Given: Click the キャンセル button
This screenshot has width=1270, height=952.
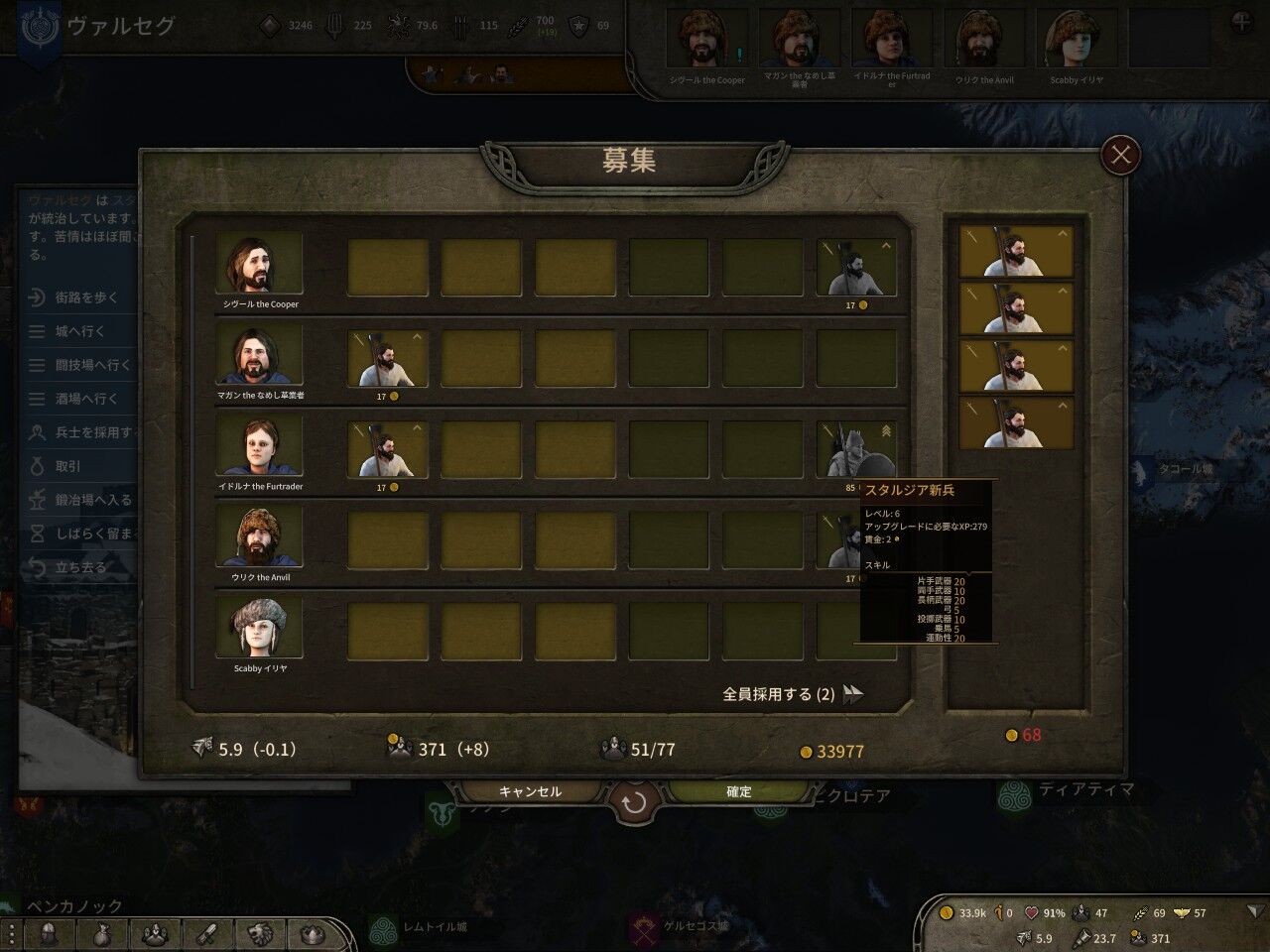Looking at the screenshot, I should (530, 791).
